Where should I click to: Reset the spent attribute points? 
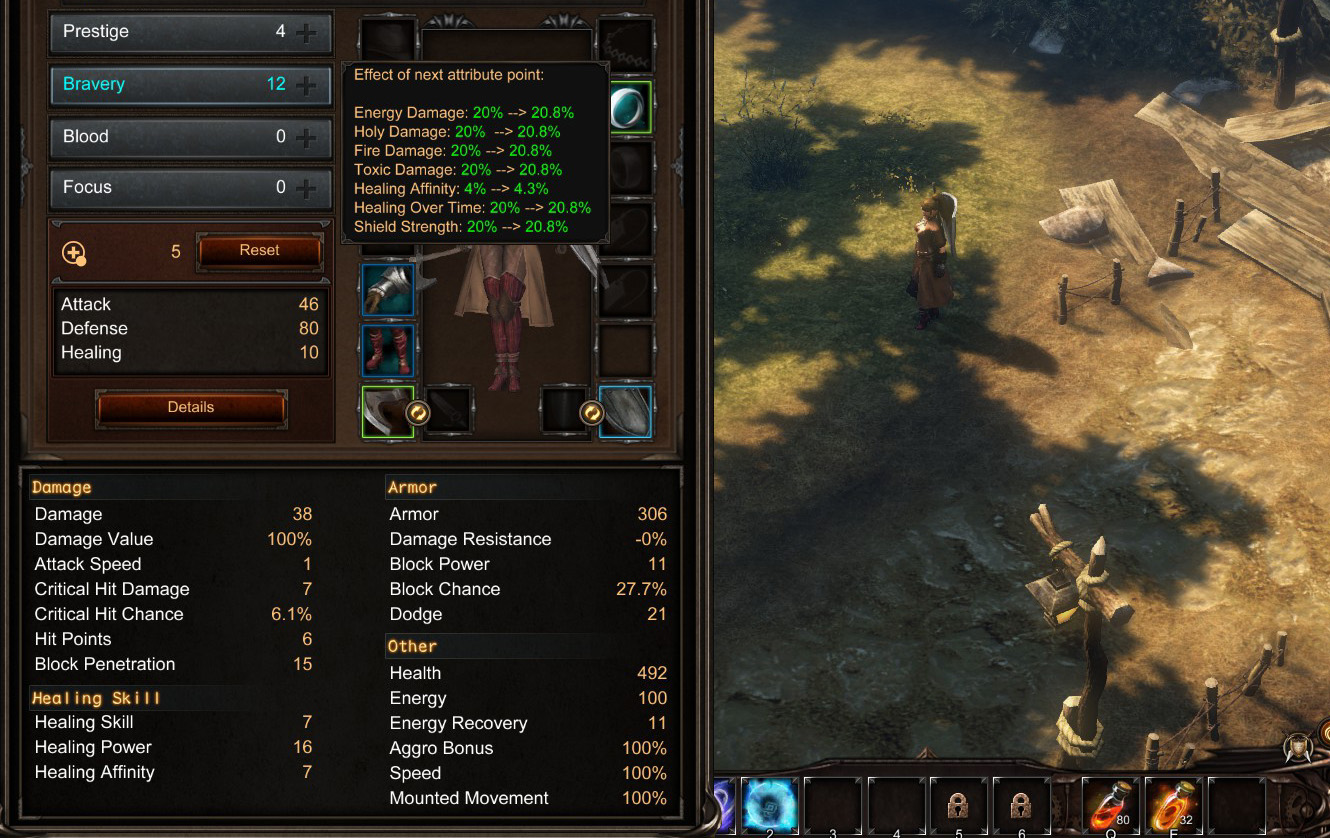259,251
